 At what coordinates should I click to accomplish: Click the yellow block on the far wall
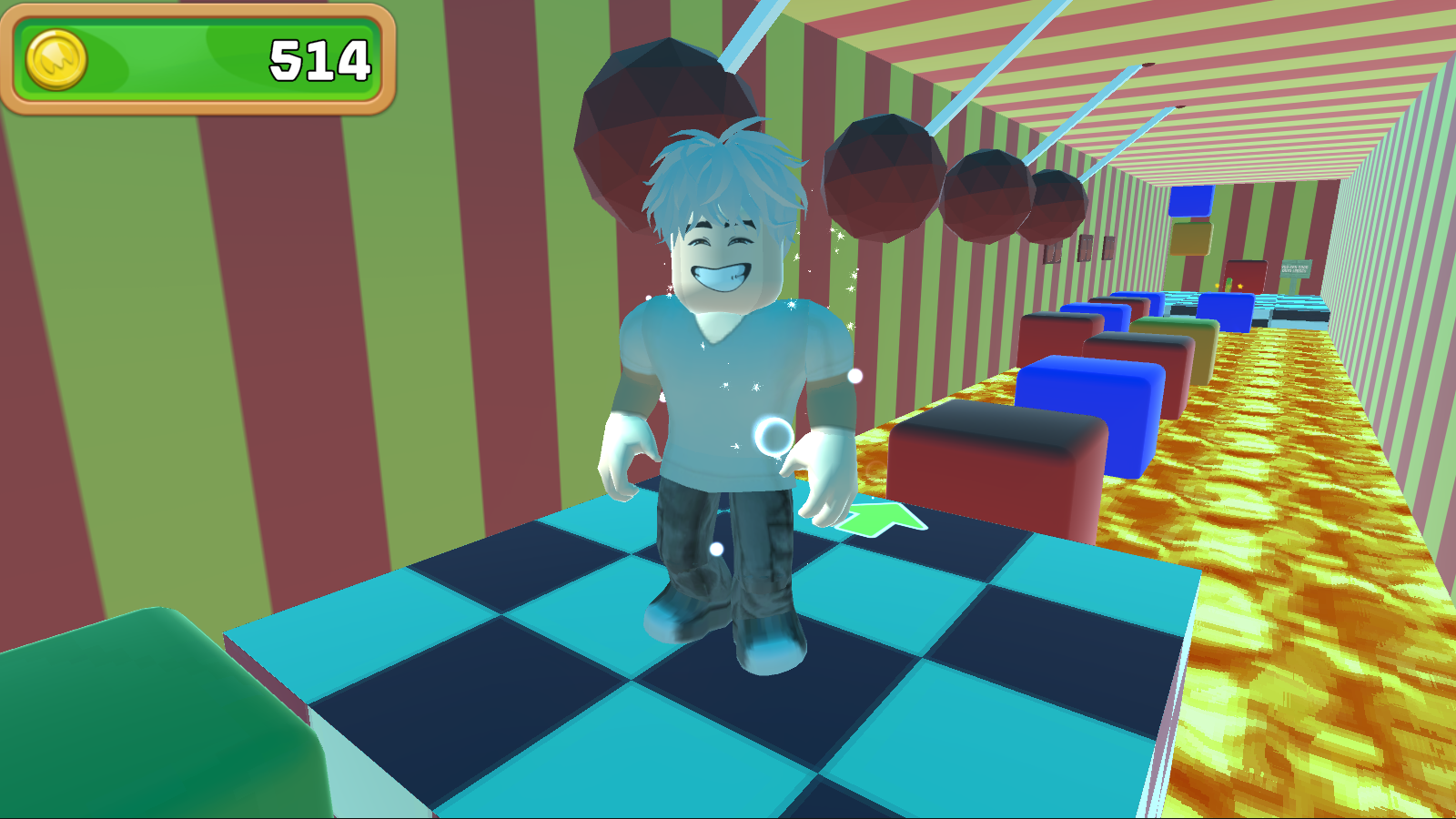coord(1192,238)
